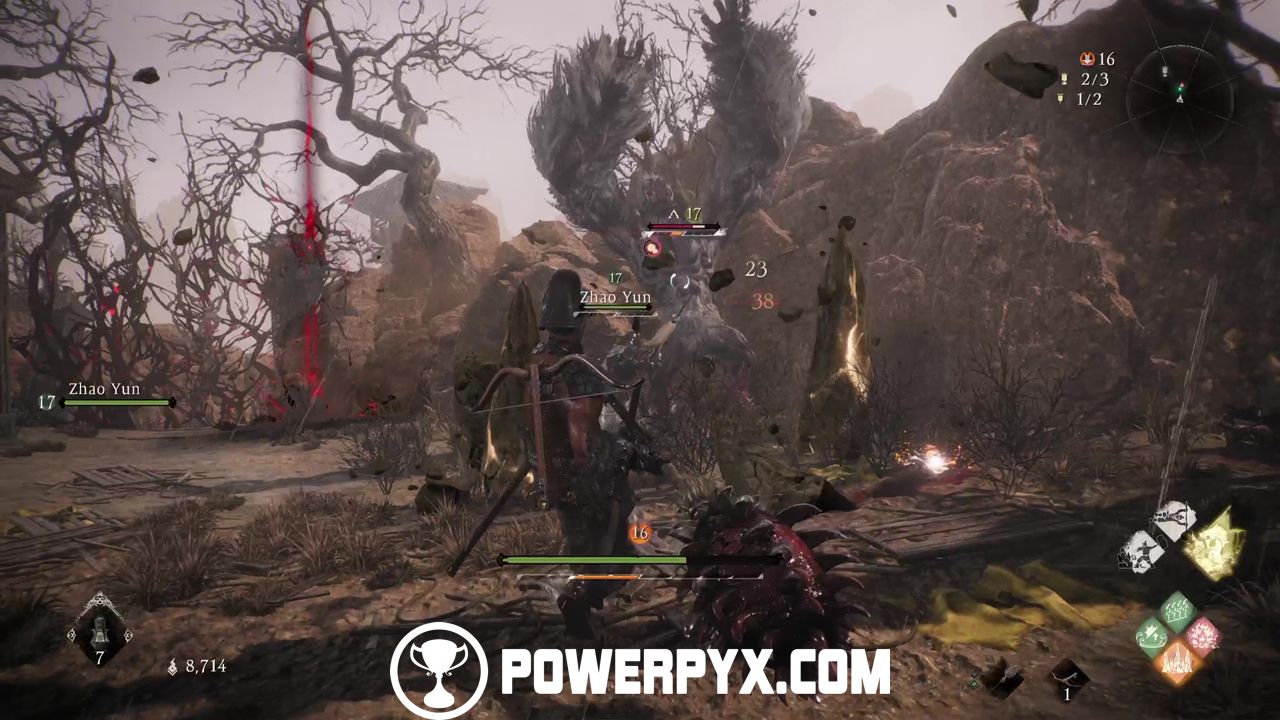This screenshot has width=1280, height=720.
Task: Click the green player marker on the compass
Action: tap(1181, 89)
